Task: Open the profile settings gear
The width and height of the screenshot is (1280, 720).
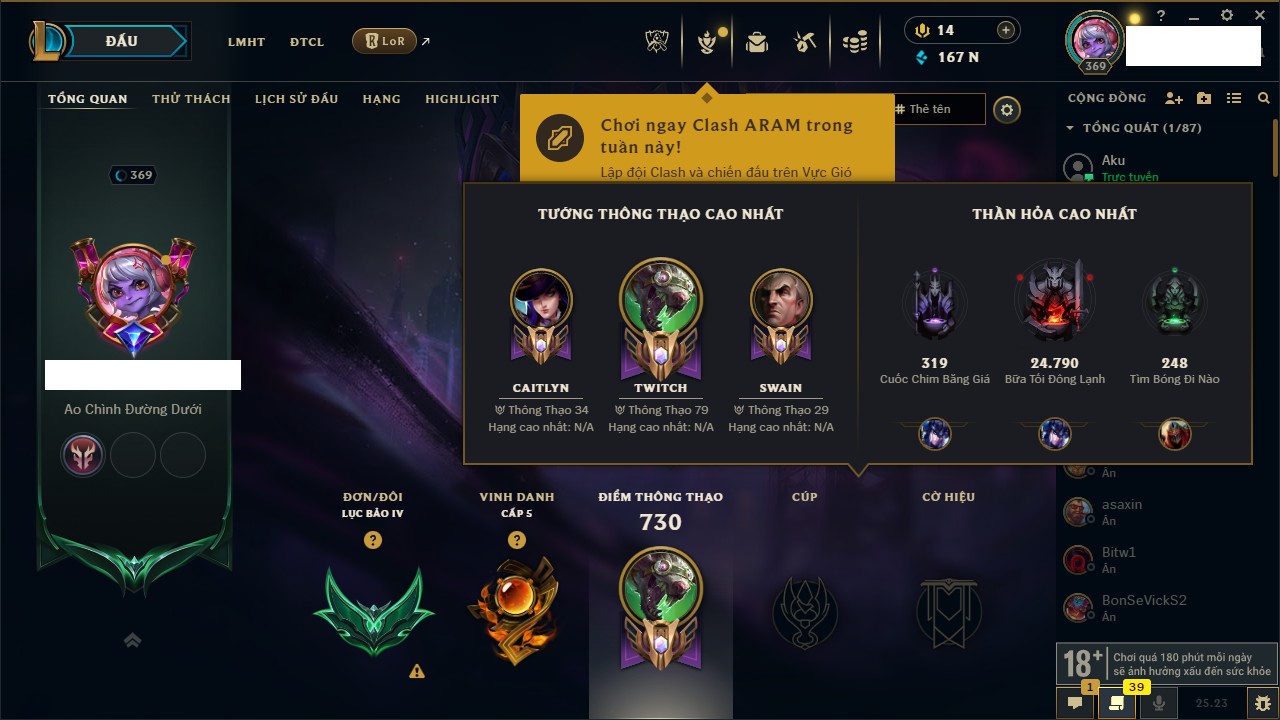Action: [1007, 110]
